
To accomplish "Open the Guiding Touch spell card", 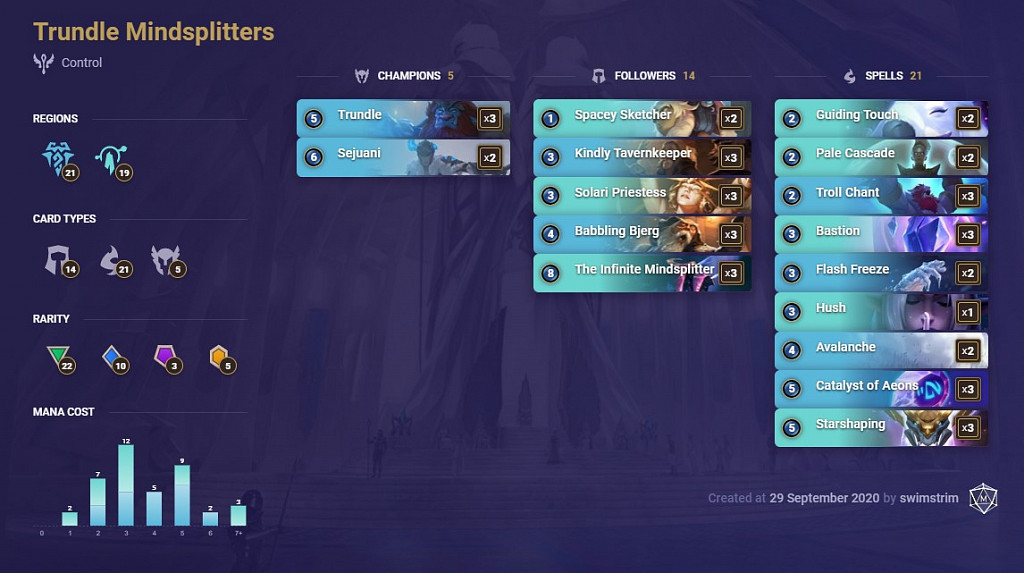I will pos(881,118).
